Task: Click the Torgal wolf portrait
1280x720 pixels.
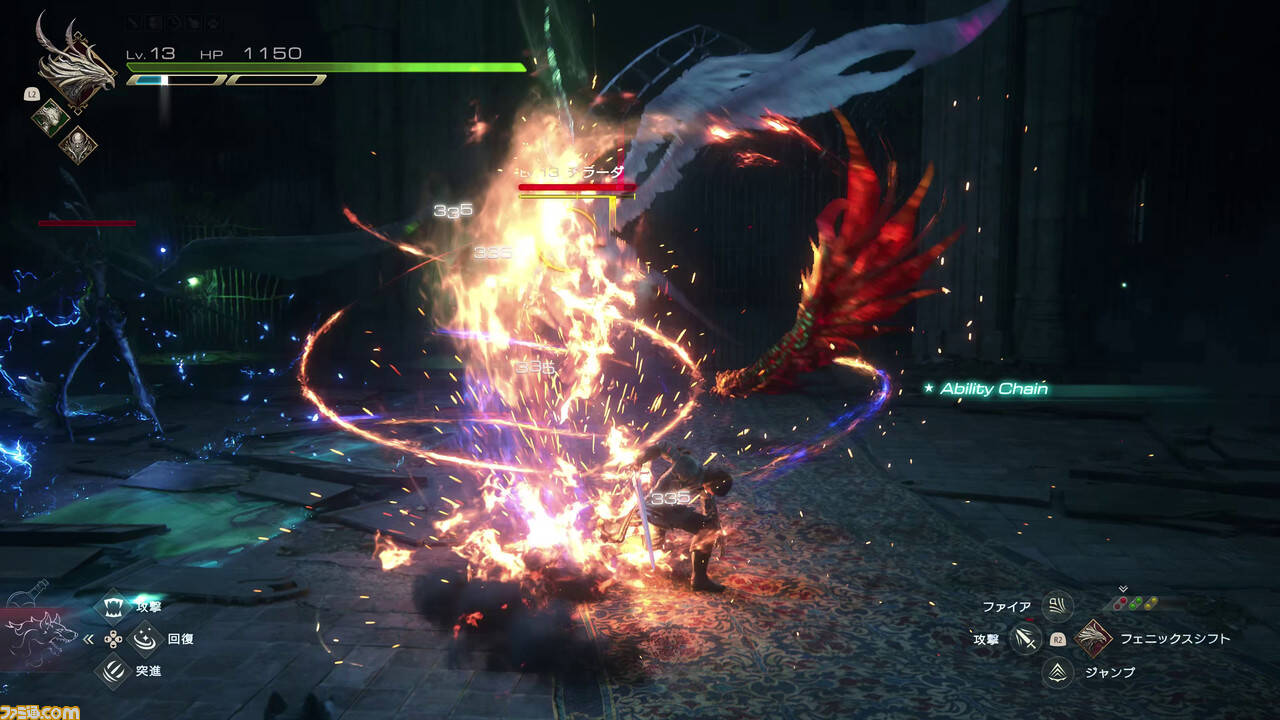Action: point(42,636)
